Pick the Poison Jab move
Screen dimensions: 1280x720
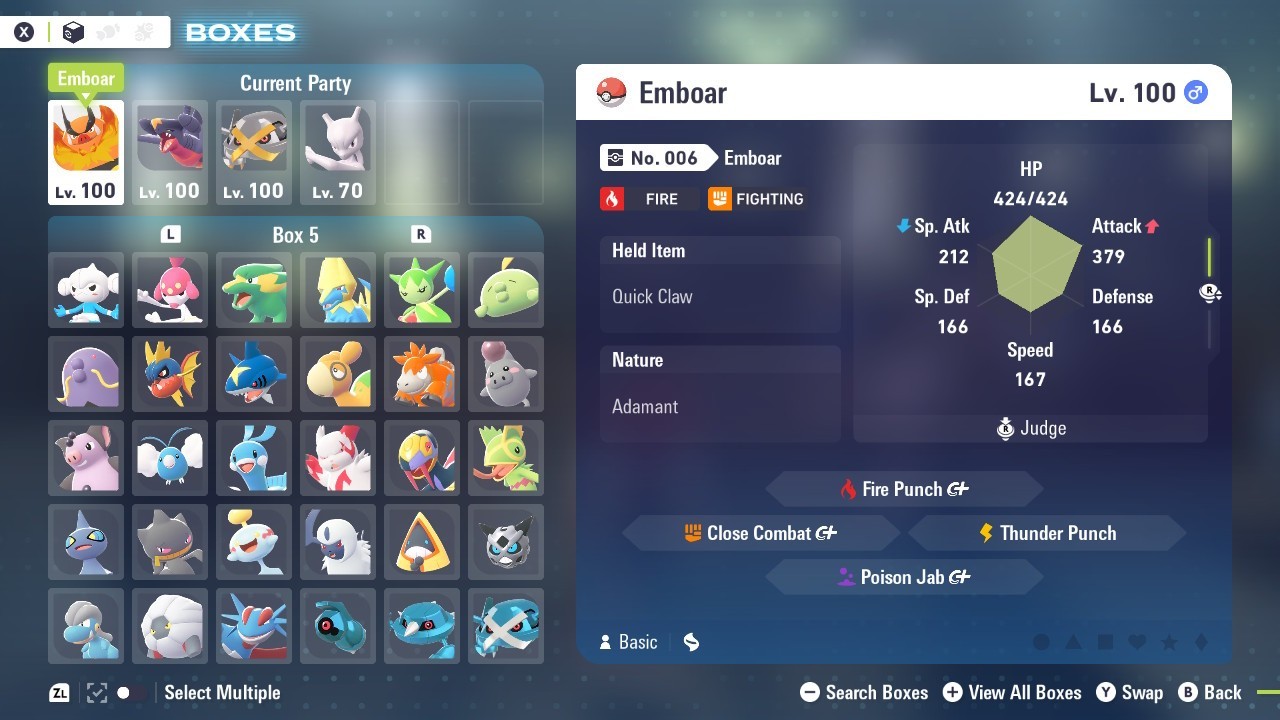click(904, 577)
